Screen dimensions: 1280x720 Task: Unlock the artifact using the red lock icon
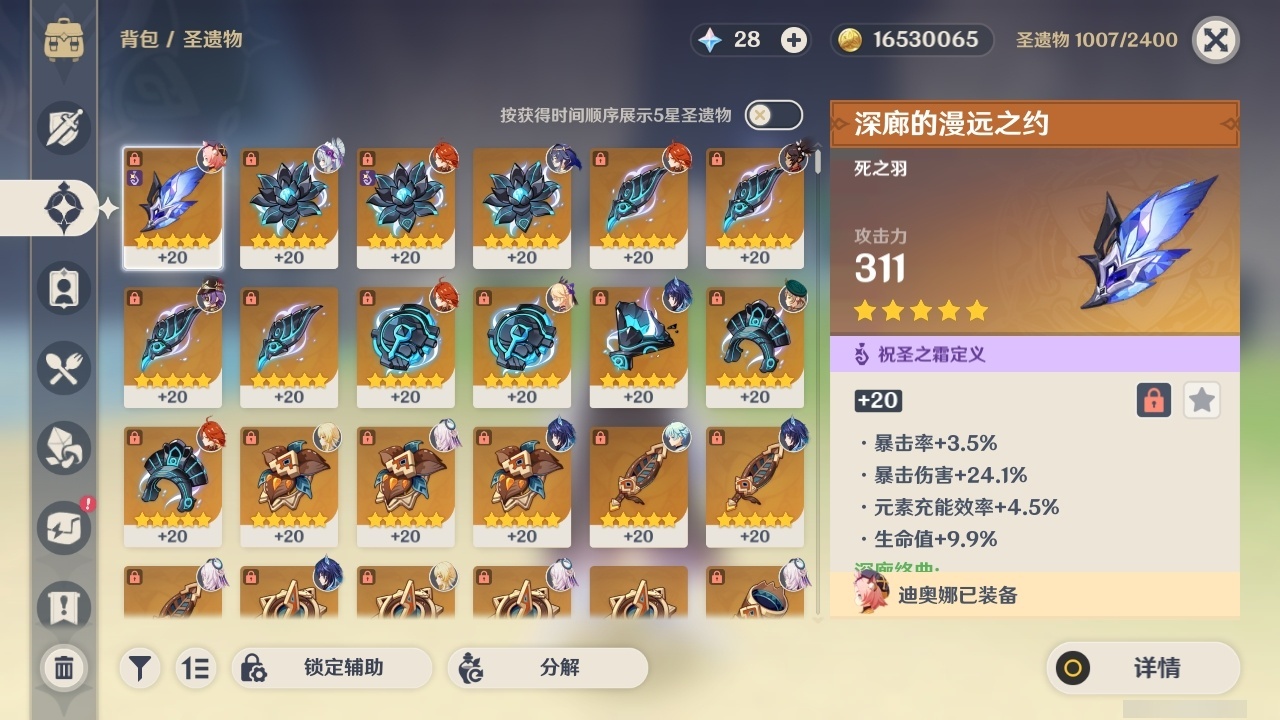tap(1154, 400)
